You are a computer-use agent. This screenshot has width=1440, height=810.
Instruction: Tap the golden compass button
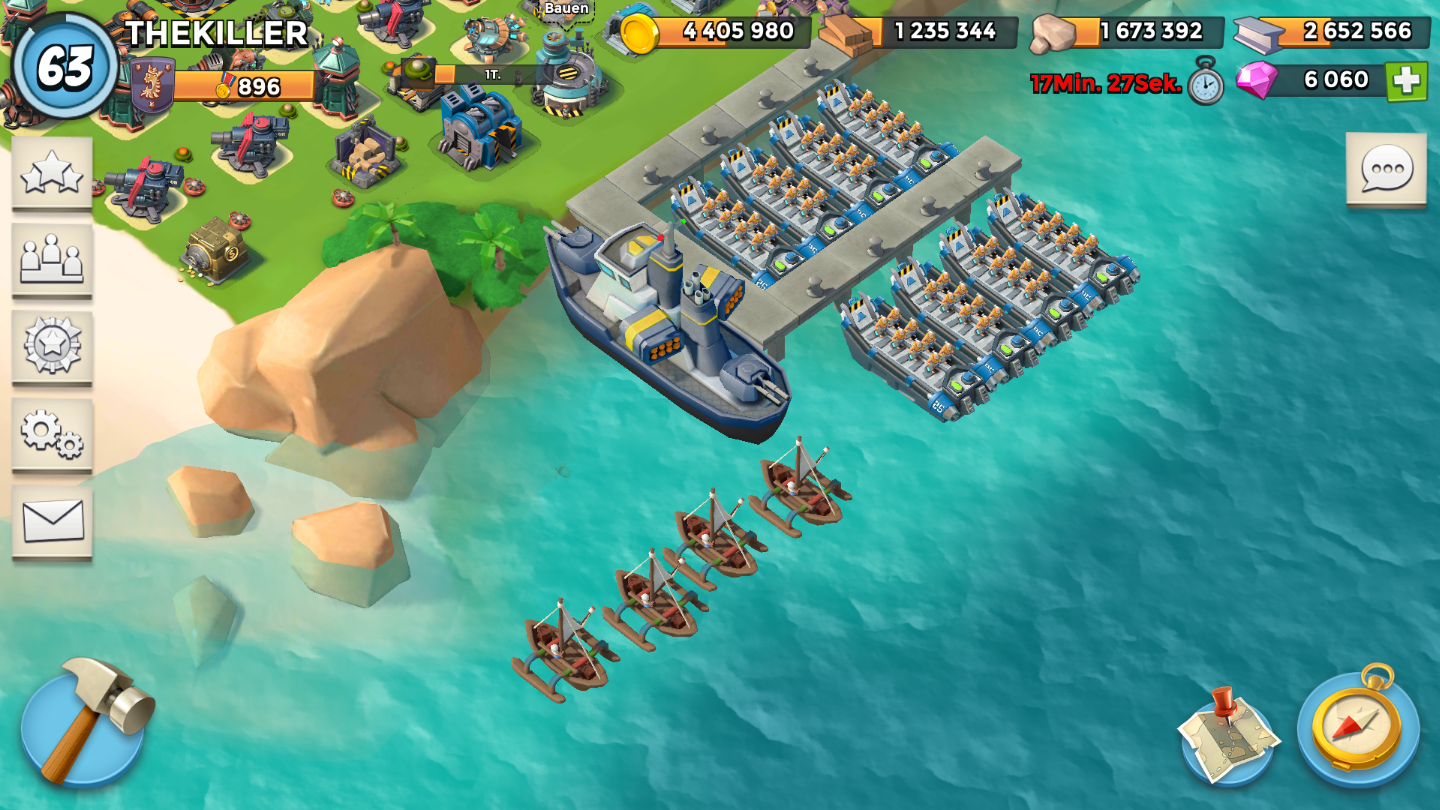click(1358, 727)
